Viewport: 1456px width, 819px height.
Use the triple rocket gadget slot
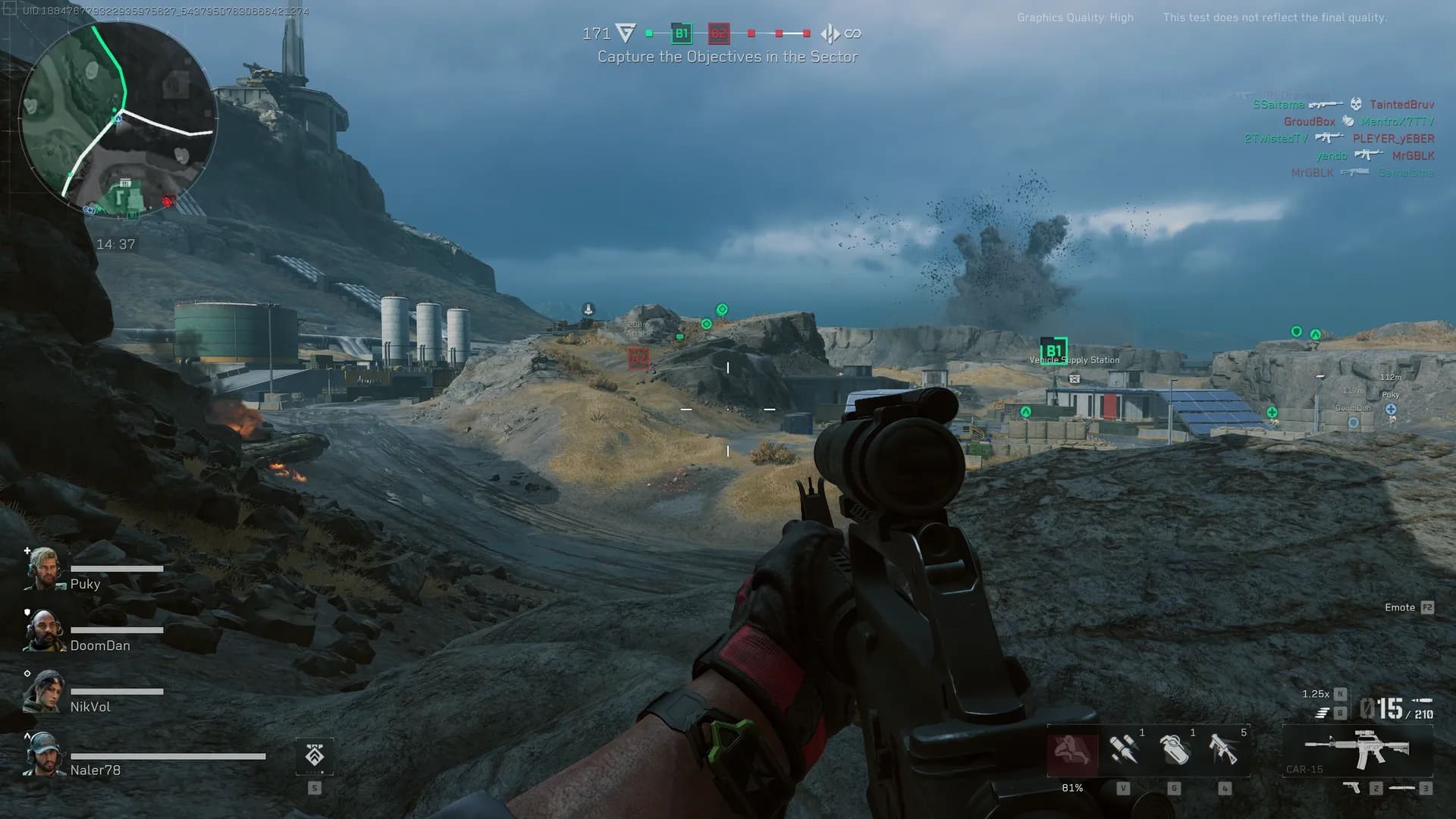(x=1123, y=750)
